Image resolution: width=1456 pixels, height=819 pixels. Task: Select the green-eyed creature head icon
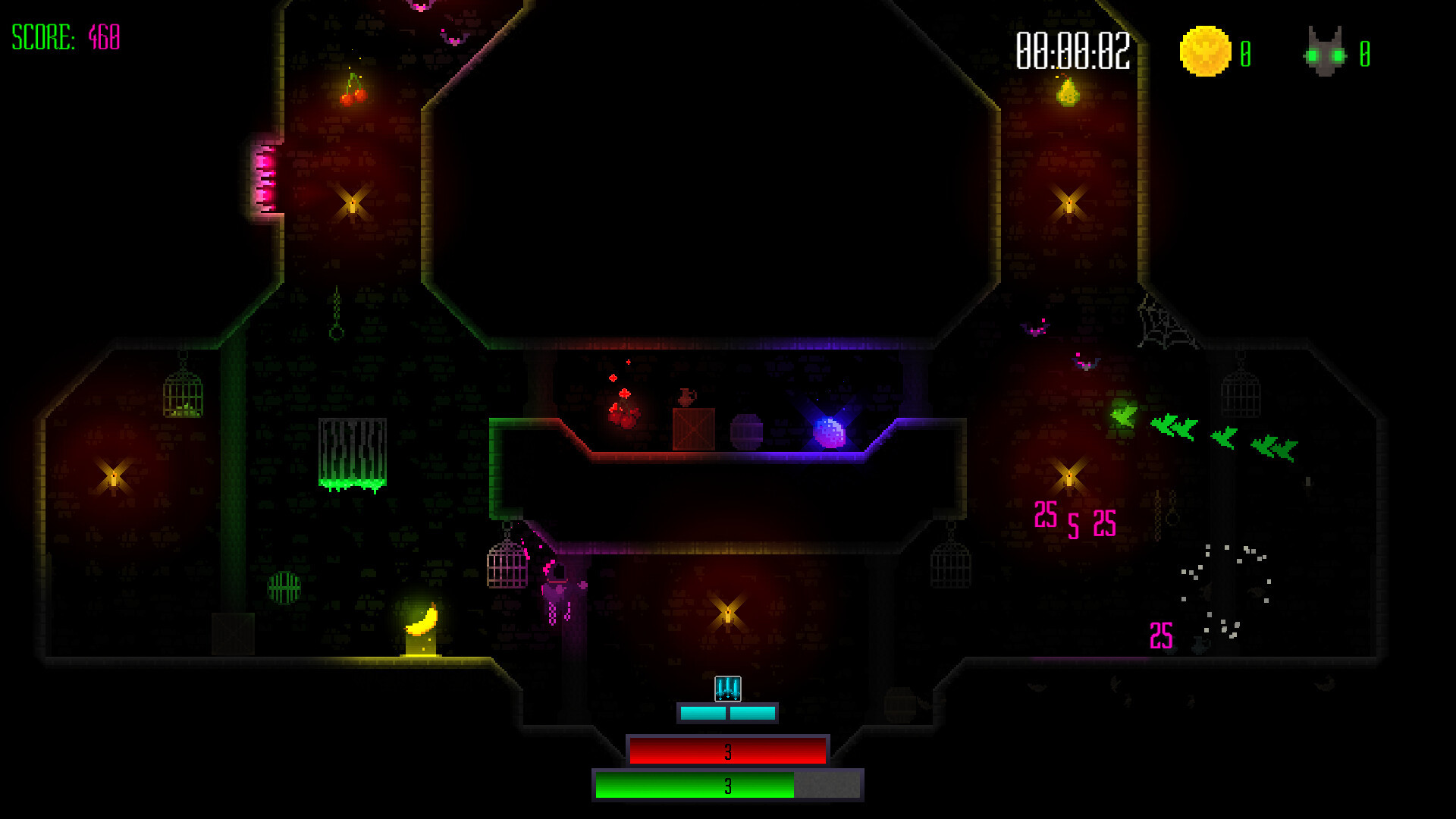coord(1325,53)
